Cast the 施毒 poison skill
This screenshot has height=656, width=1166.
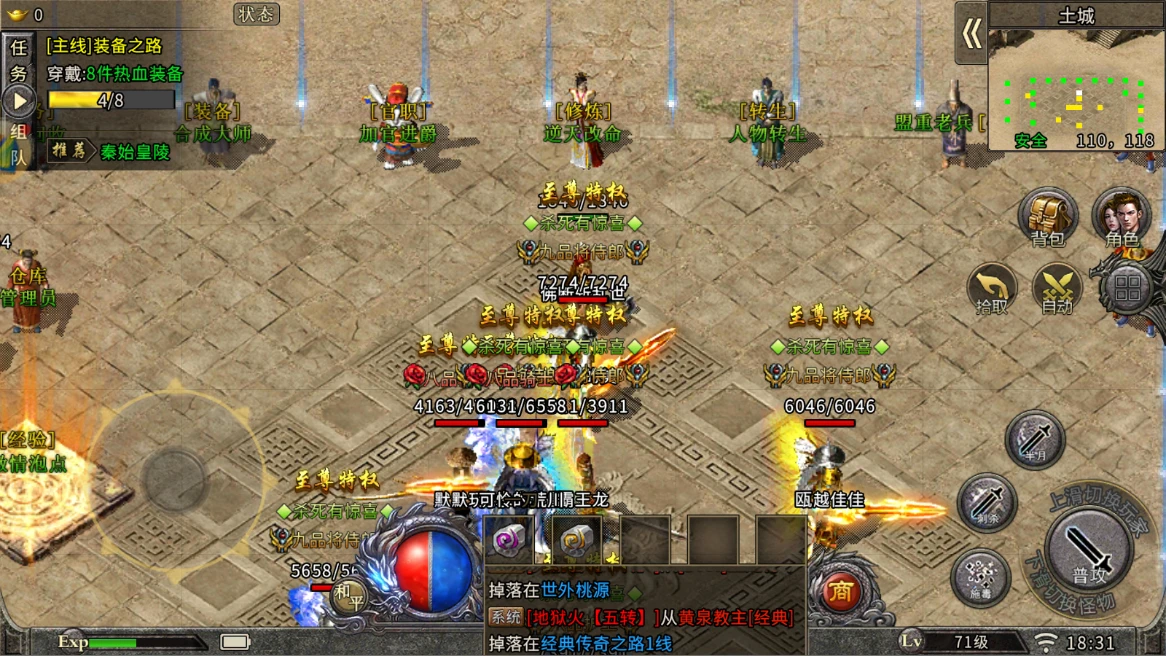(x=980, y=577)
